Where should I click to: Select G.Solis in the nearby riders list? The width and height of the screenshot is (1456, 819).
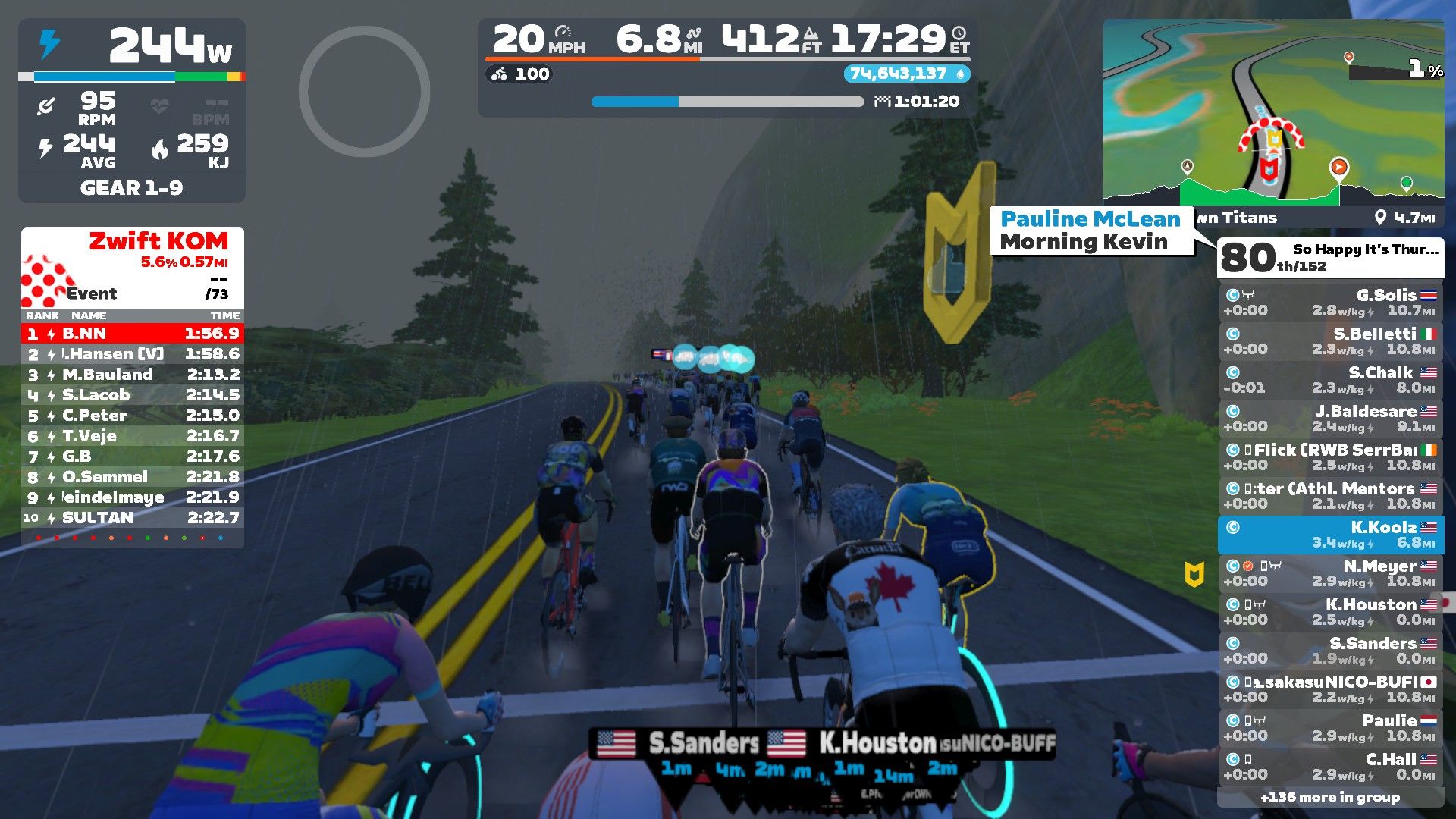[x=1330, y=303]
